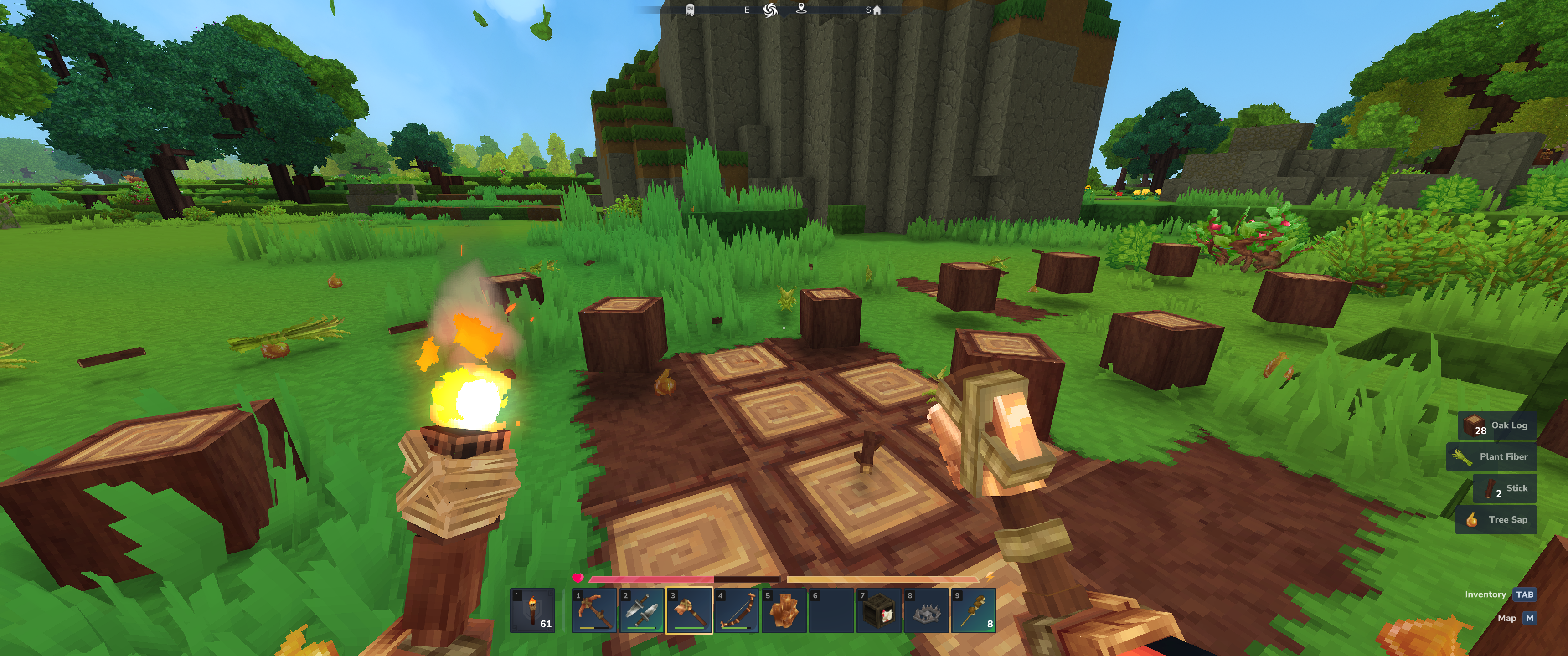
Task: Select the torch off-hand slot
Action: [x=532, y=610]
